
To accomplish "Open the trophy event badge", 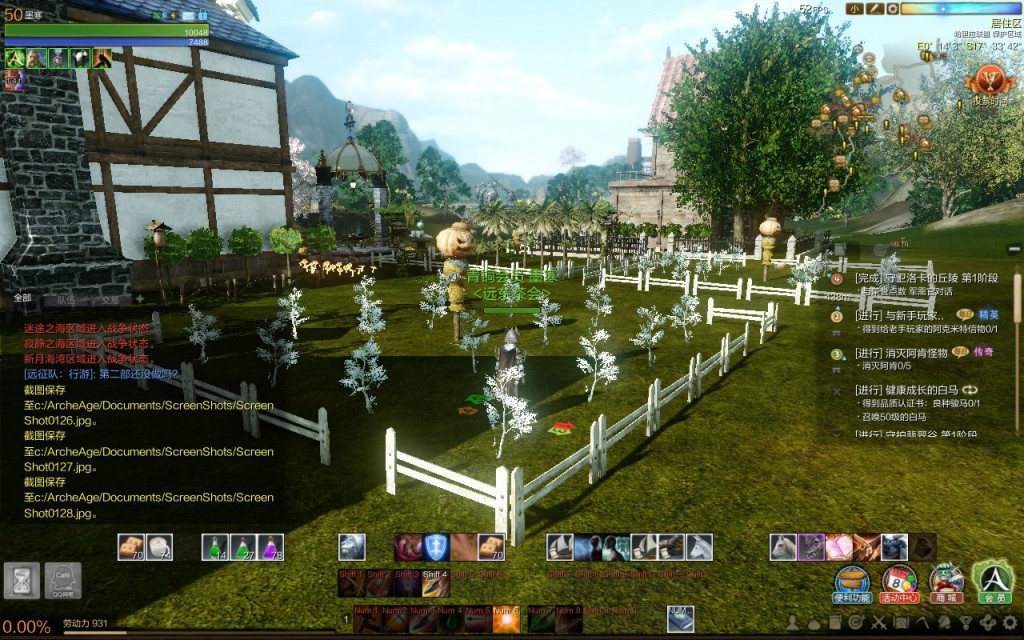I will 992,80.
